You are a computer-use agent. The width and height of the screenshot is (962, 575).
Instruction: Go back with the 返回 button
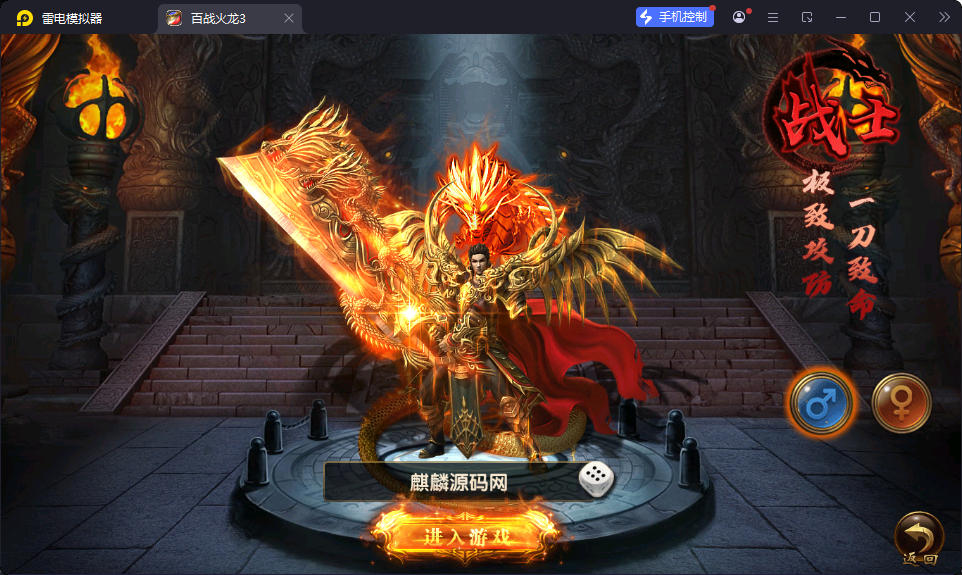click(918, 539)
